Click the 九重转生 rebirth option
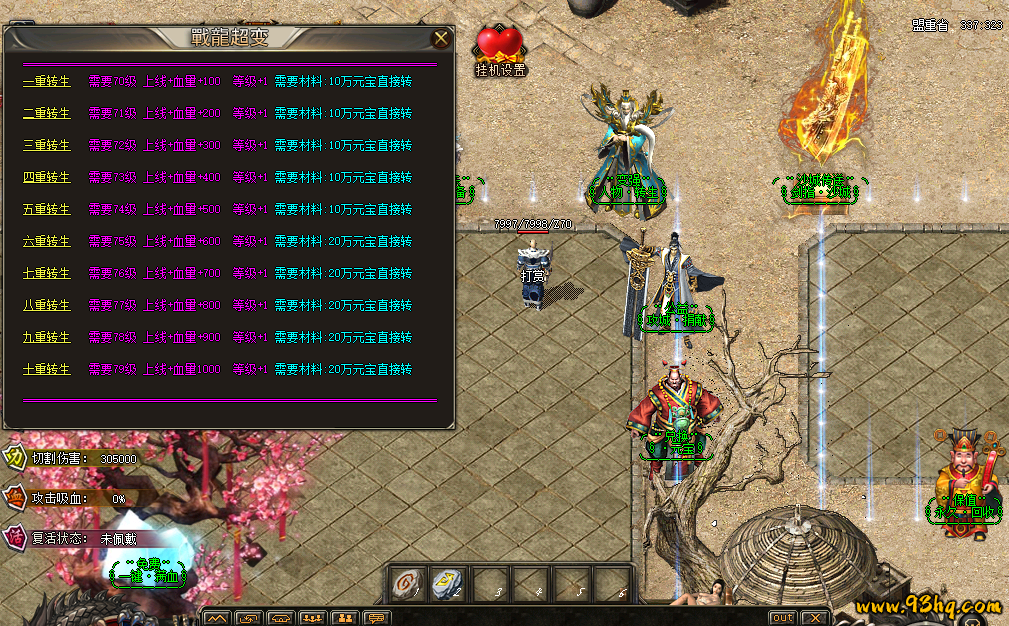This screenshot has width=1009, height=626. pyautogui.click(x=46, y=337)
